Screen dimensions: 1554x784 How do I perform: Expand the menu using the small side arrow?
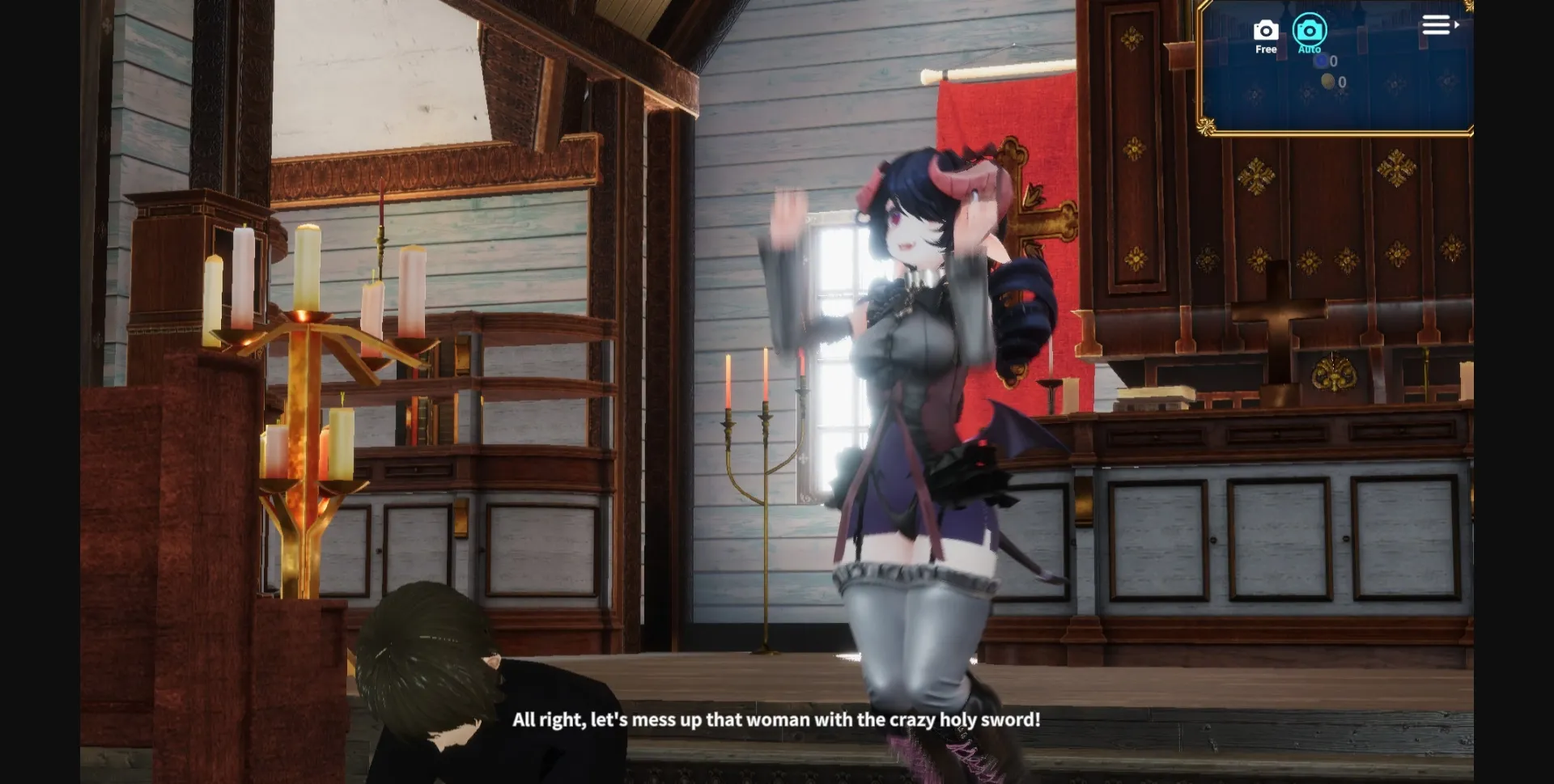(1458, 23)
